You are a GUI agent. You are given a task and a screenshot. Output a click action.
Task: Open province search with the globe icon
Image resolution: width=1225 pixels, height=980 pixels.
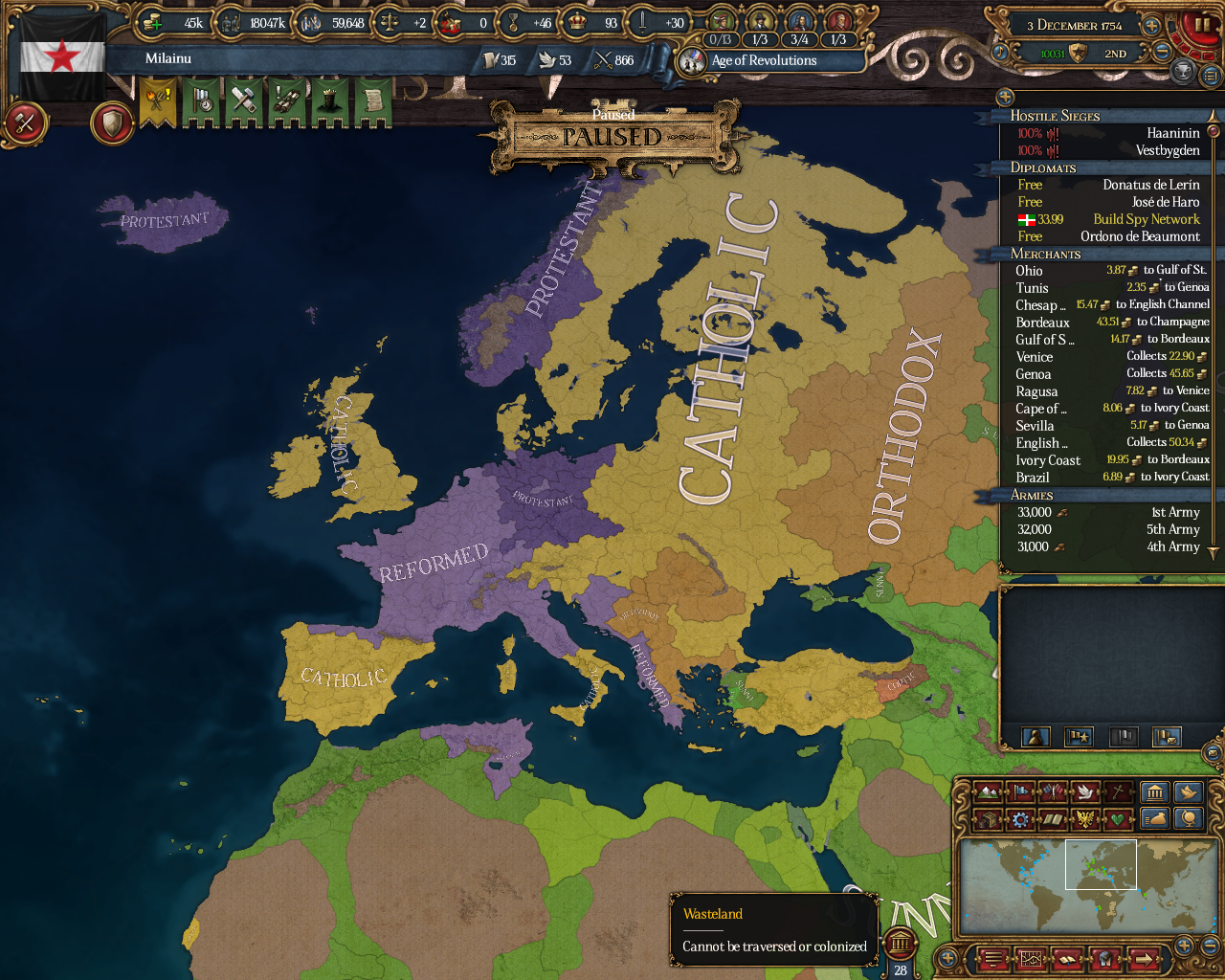(x=1189, y=820)
